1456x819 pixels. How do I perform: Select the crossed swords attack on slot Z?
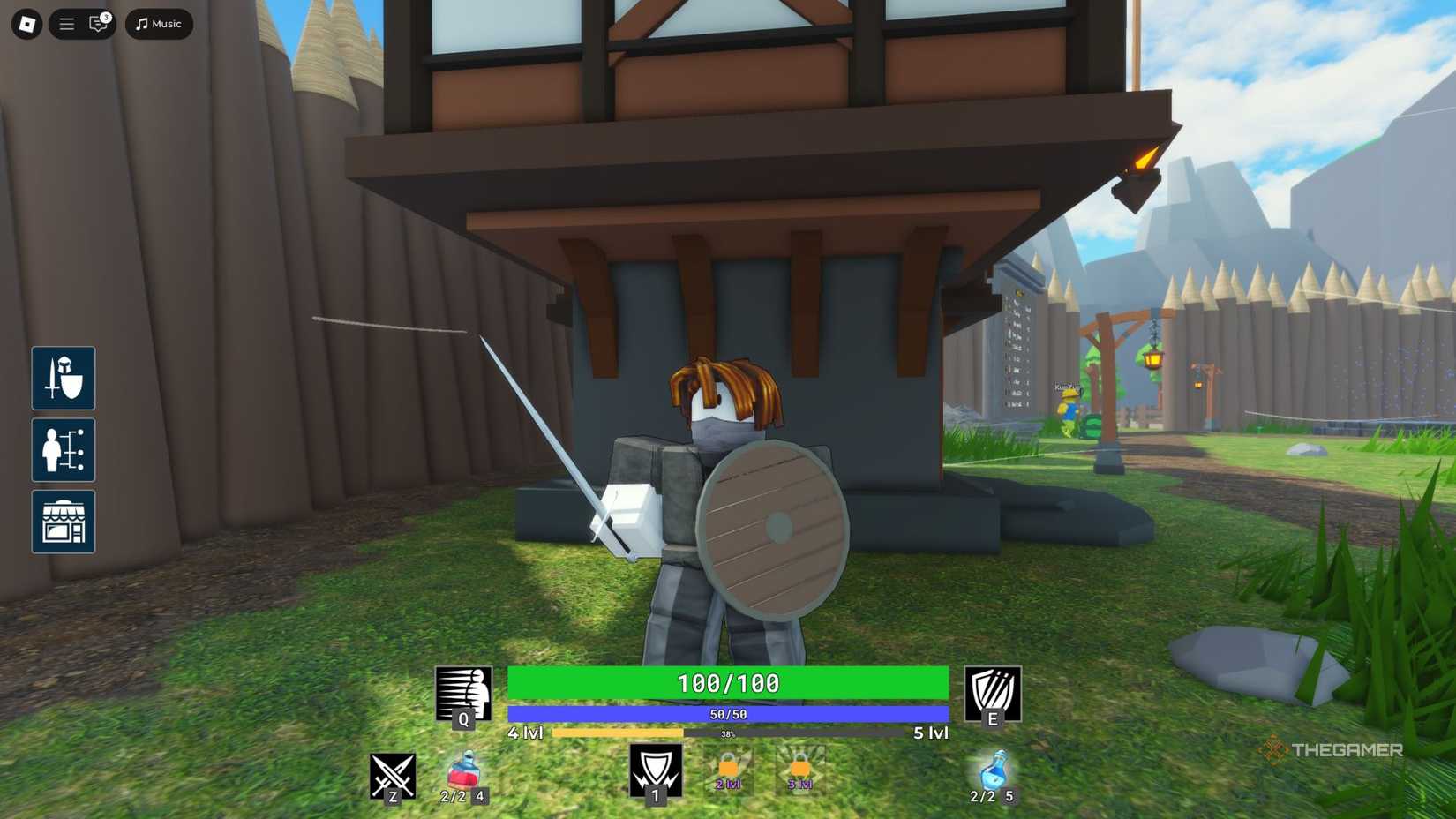click(x=391, y=774)
